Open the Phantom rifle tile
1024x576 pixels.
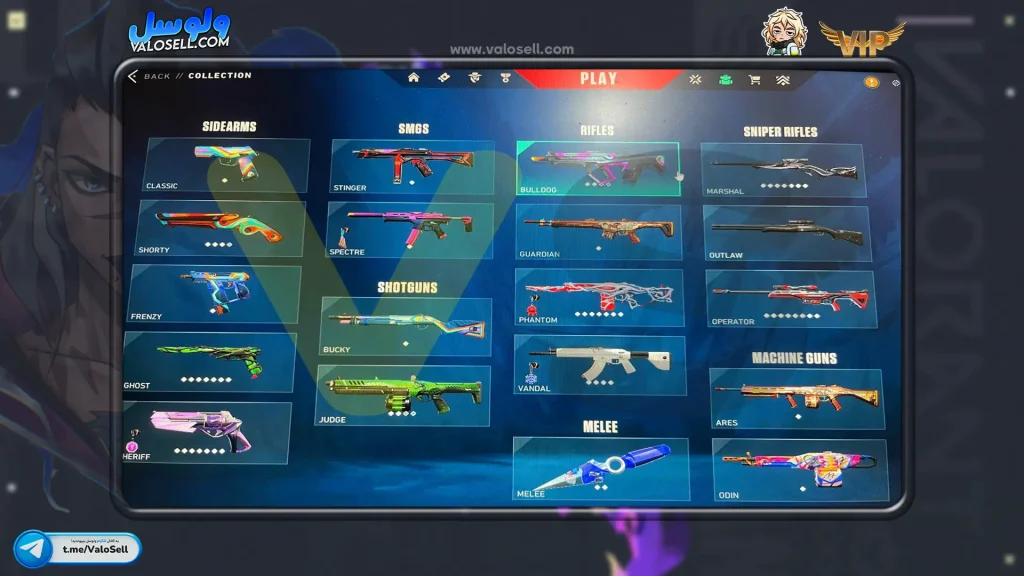tap(599, 297)
